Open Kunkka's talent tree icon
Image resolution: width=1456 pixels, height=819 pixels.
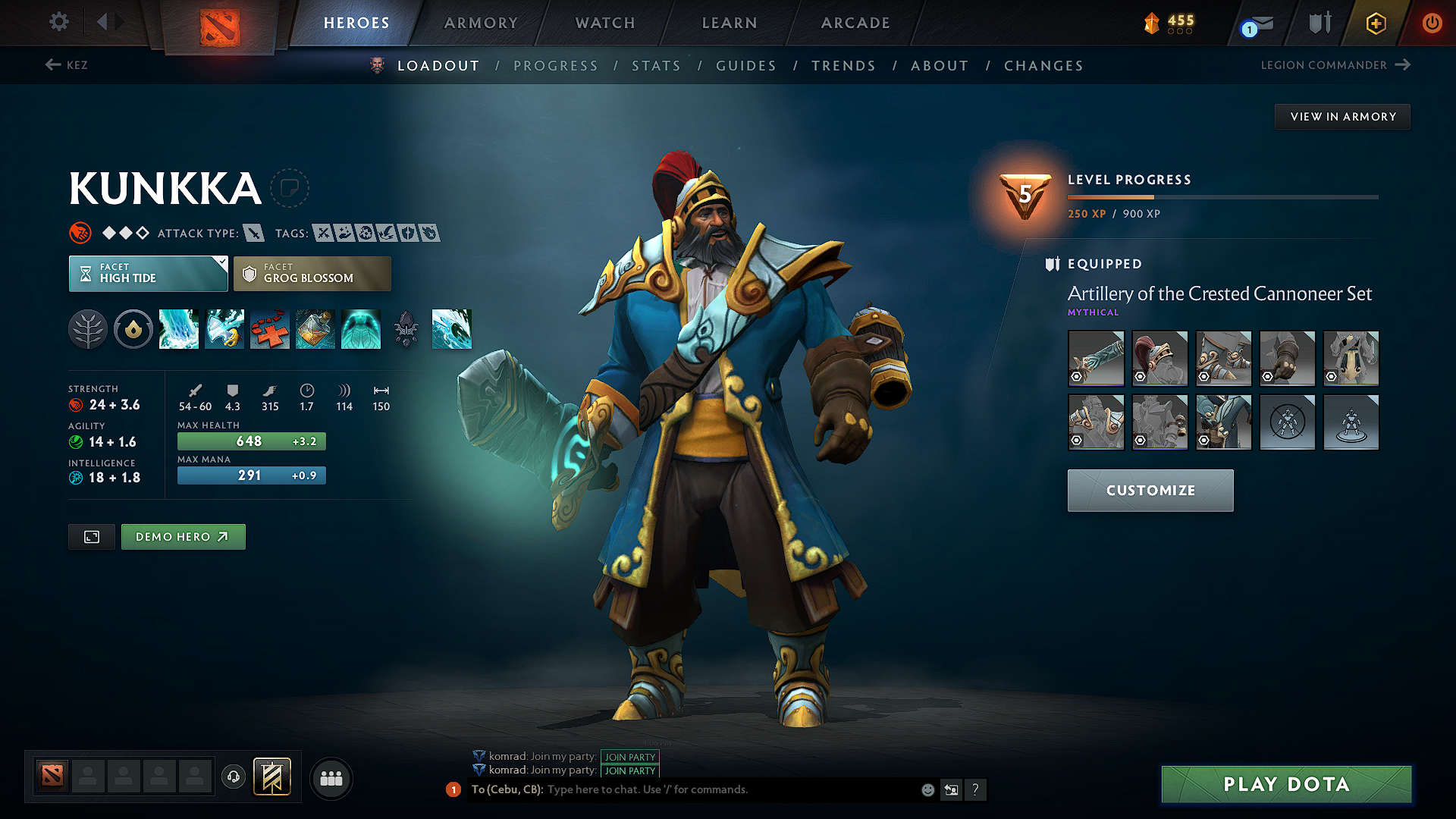[x=88, y=329]
